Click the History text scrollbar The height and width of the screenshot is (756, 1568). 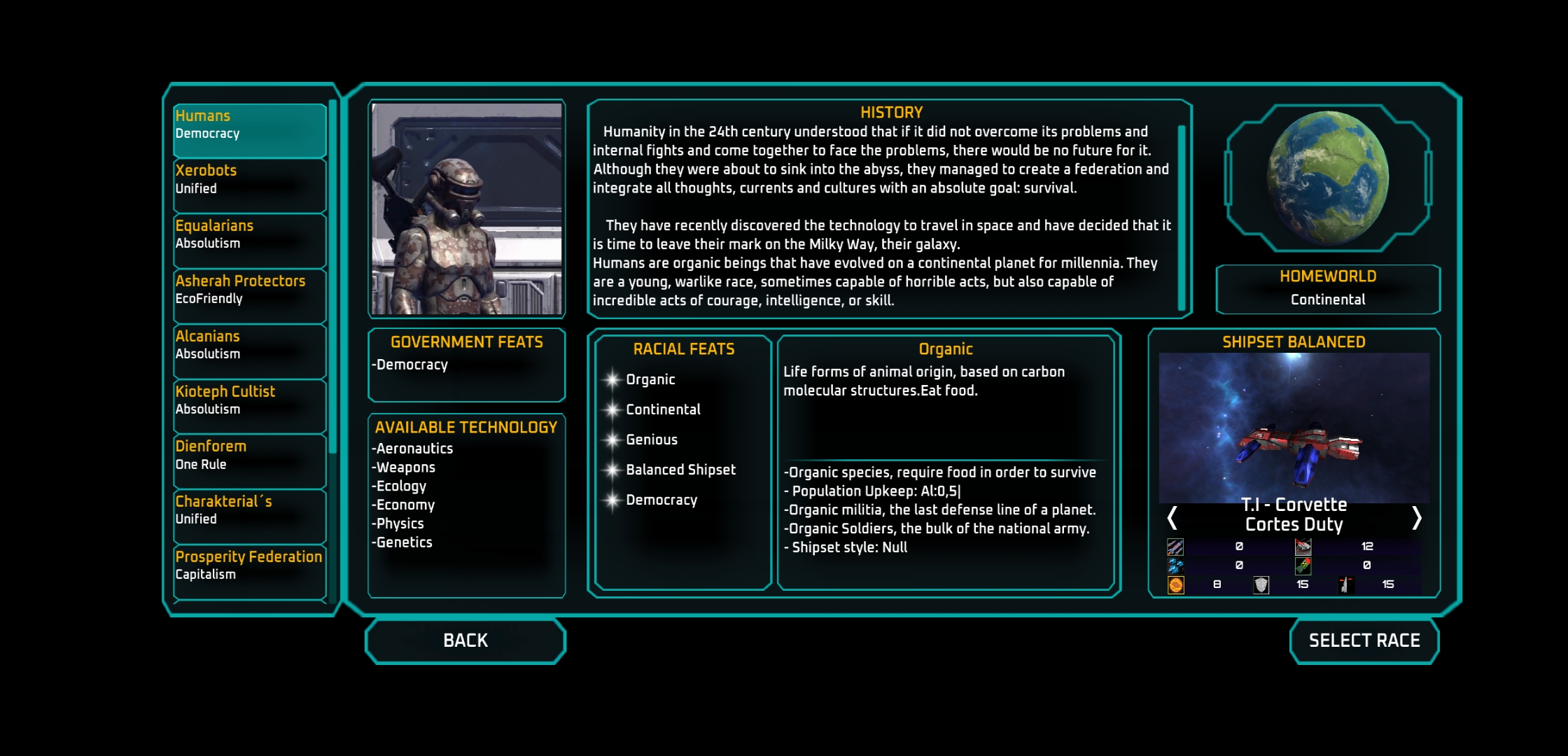(x=1182, y=217)
